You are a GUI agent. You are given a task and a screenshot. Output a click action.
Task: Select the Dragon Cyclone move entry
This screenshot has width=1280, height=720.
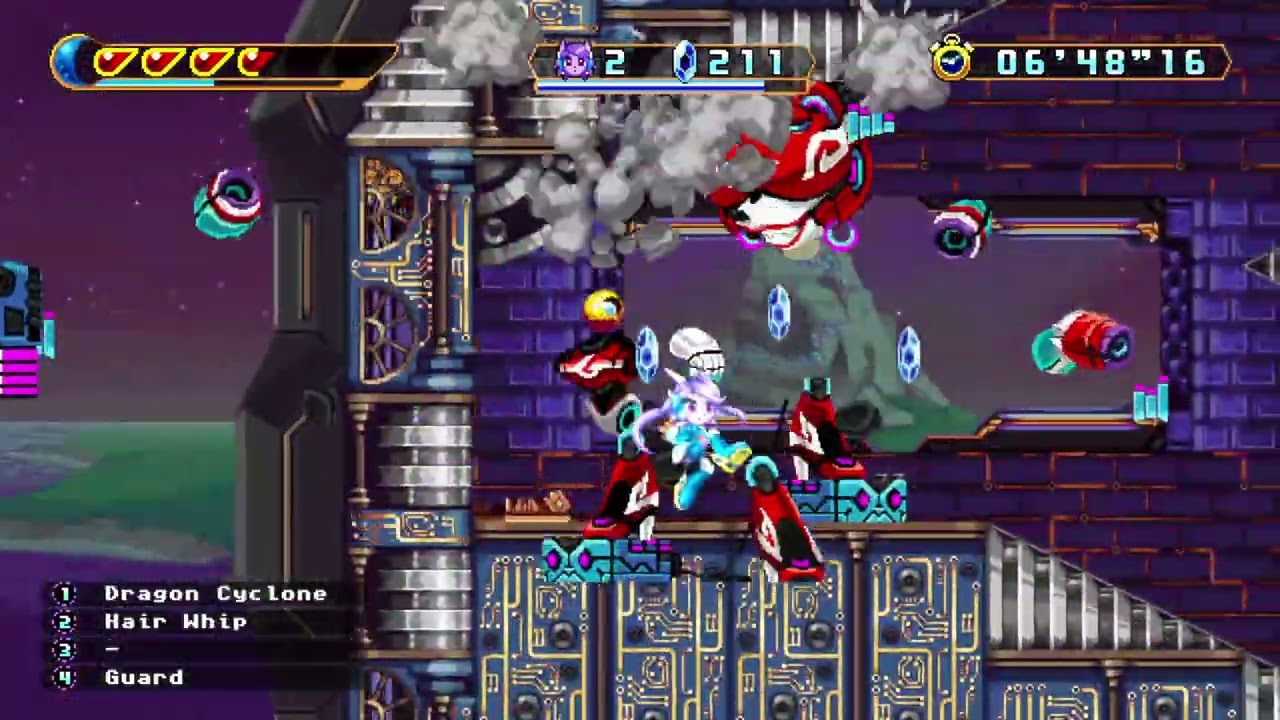(215, 594)
